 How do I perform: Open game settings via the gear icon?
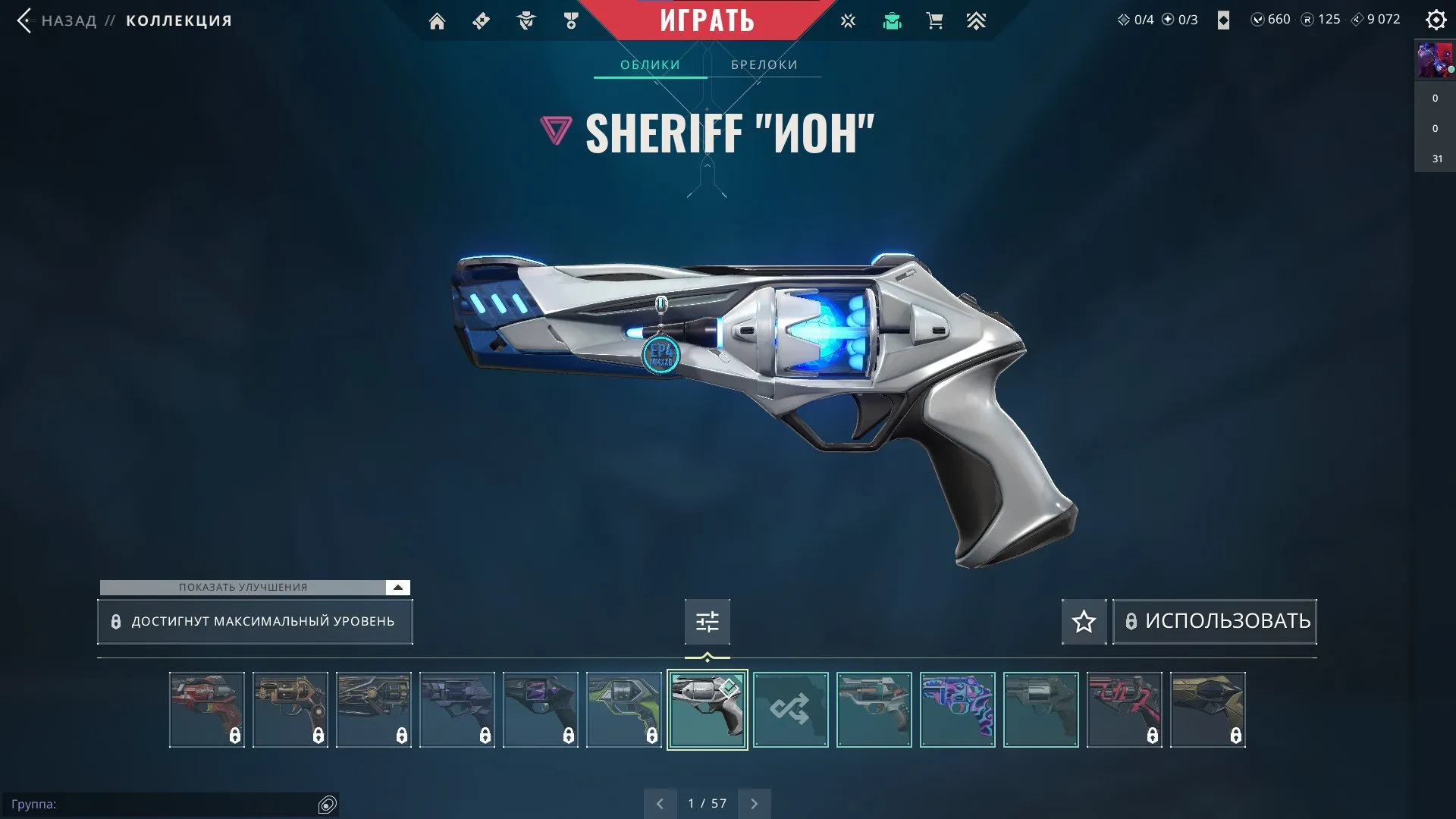1436,20
